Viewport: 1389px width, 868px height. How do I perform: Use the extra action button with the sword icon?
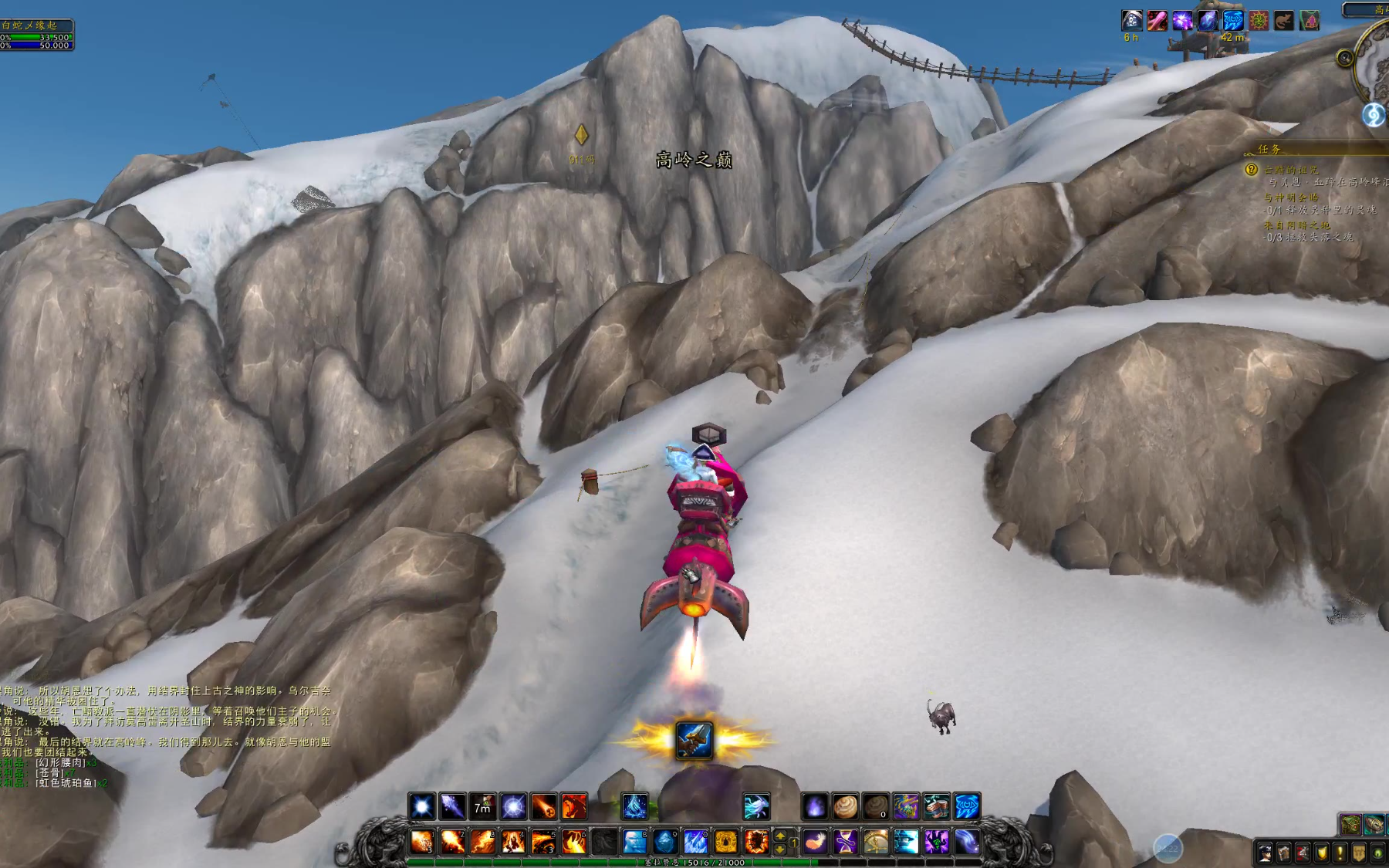coord(694,741)
